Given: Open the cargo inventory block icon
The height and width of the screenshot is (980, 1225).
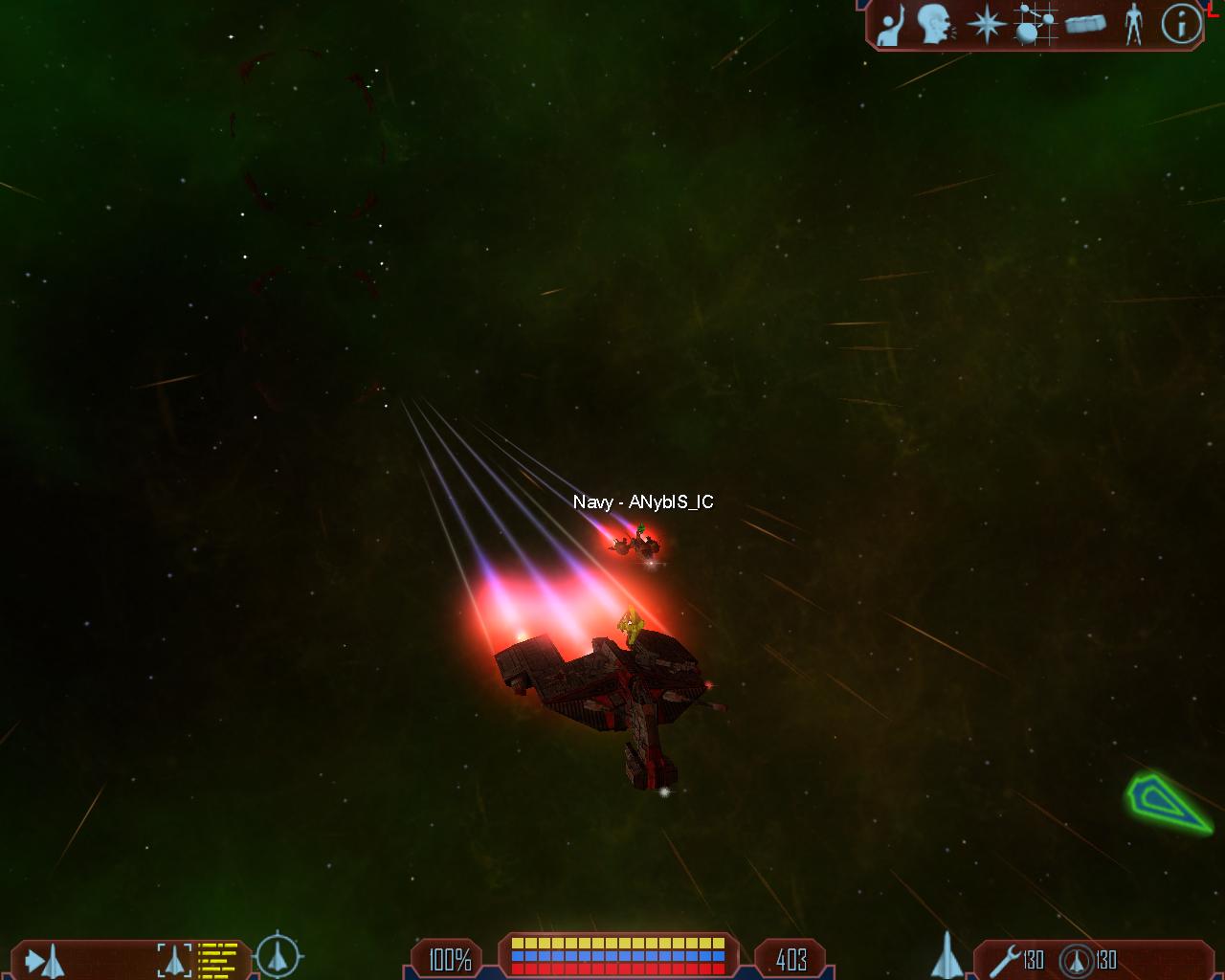Looking at the screenshot, I should [1085, 25].
